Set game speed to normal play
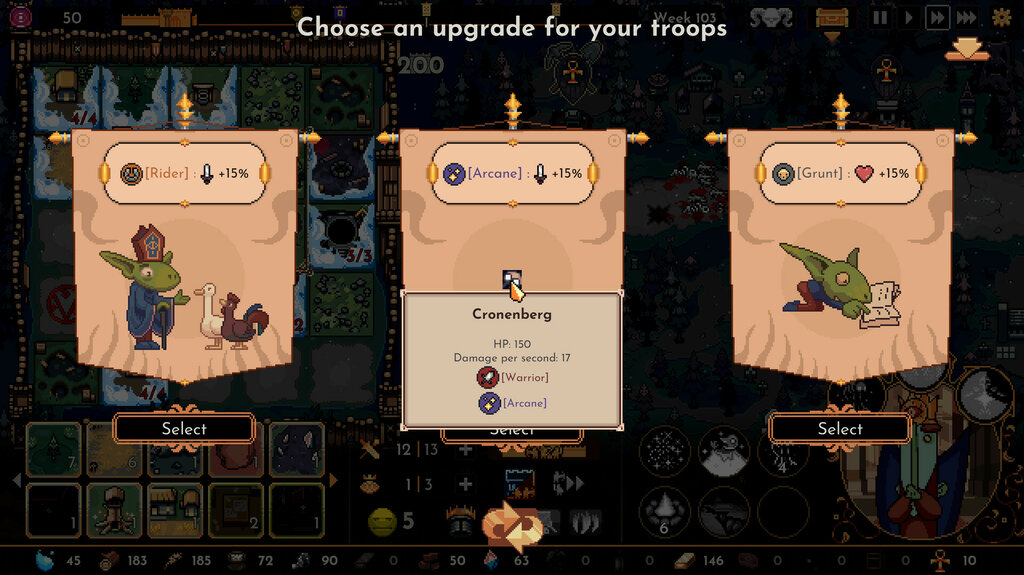The width and height of the screenshot is (1024, 575). pos(908,17)
